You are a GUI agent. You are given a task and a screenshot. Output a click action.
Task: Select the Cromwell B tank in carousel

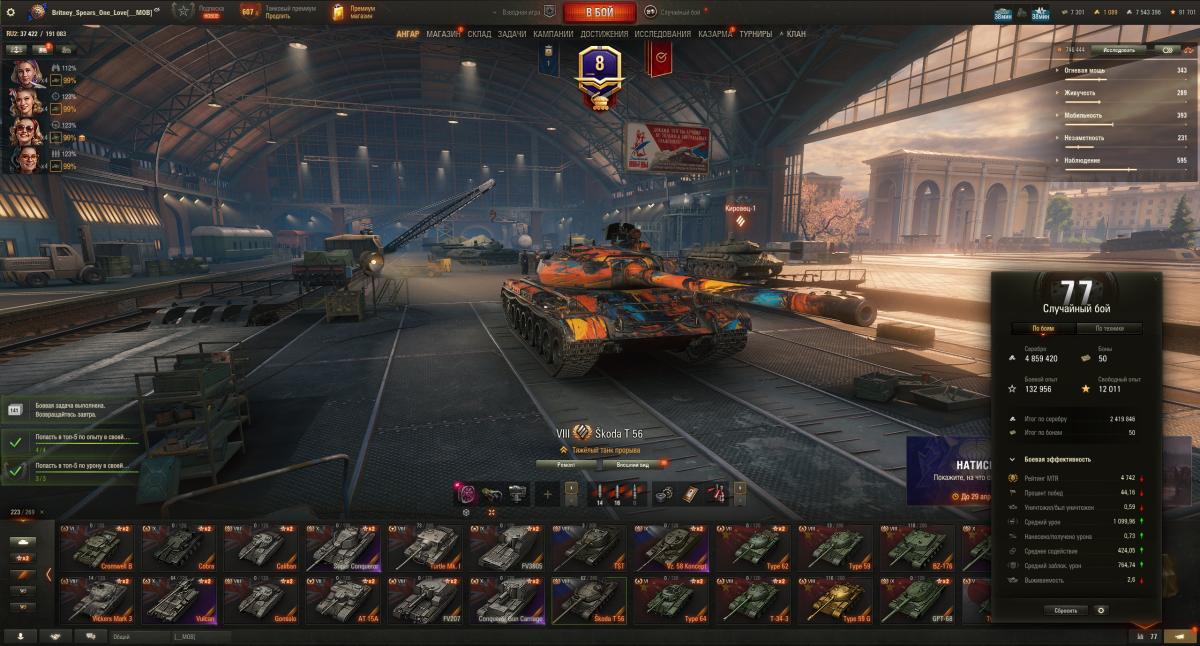pyautogui.click(x=96, y=547)
